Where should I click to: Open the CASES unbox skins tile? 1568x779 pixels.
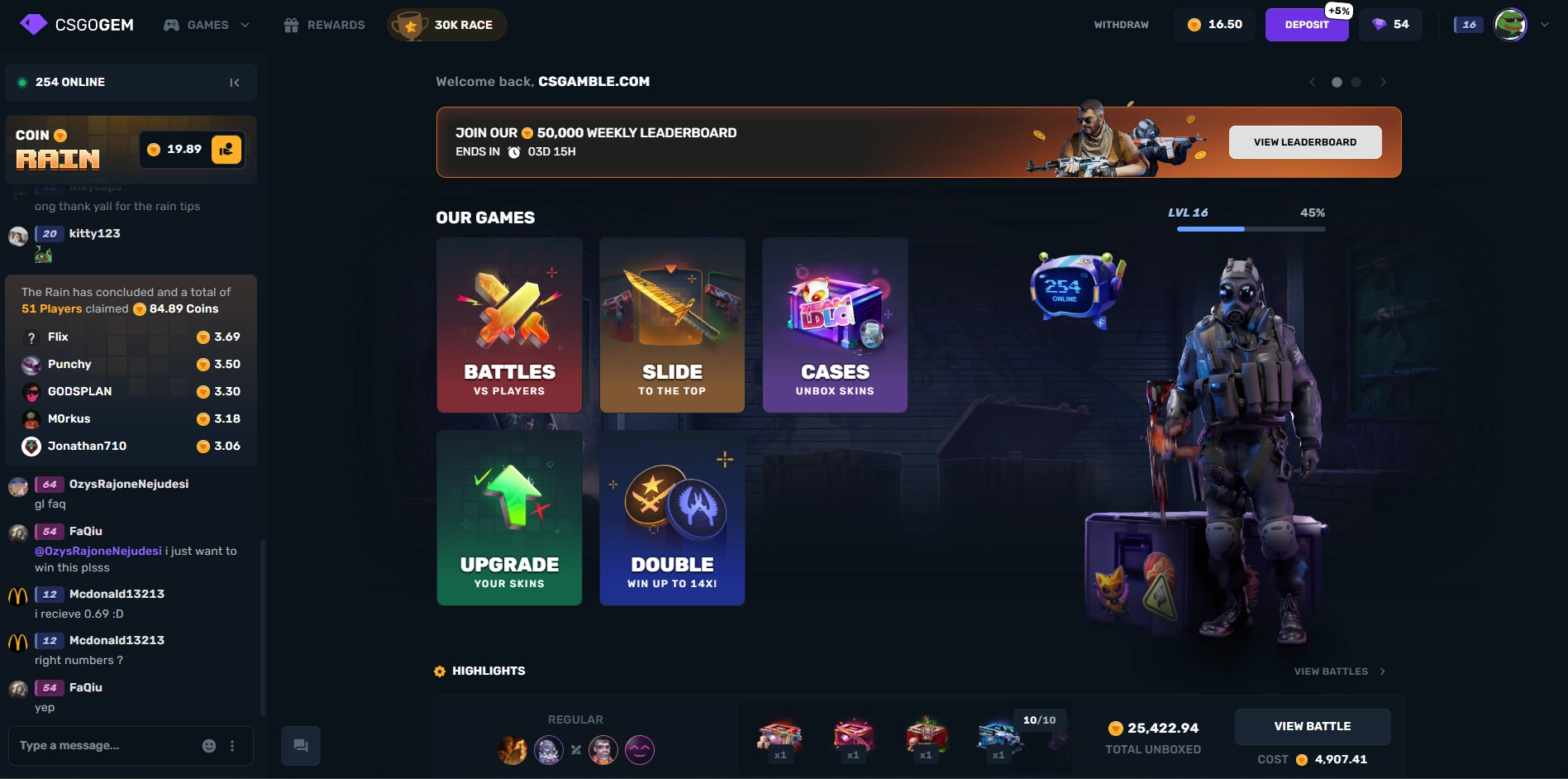[834, 325]
